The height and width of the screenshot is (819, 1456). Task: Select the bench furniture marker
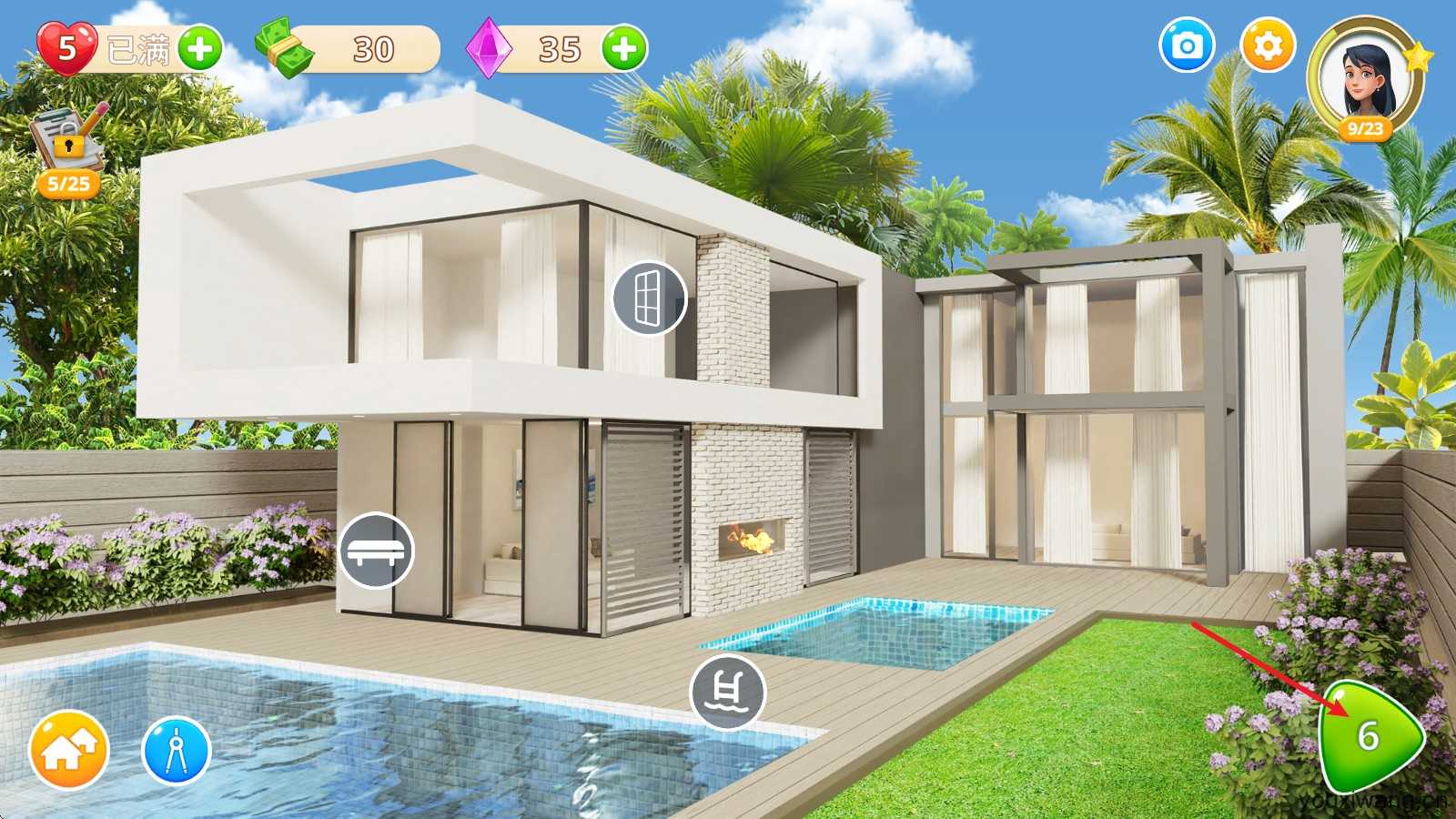click(x=376, y=551)
